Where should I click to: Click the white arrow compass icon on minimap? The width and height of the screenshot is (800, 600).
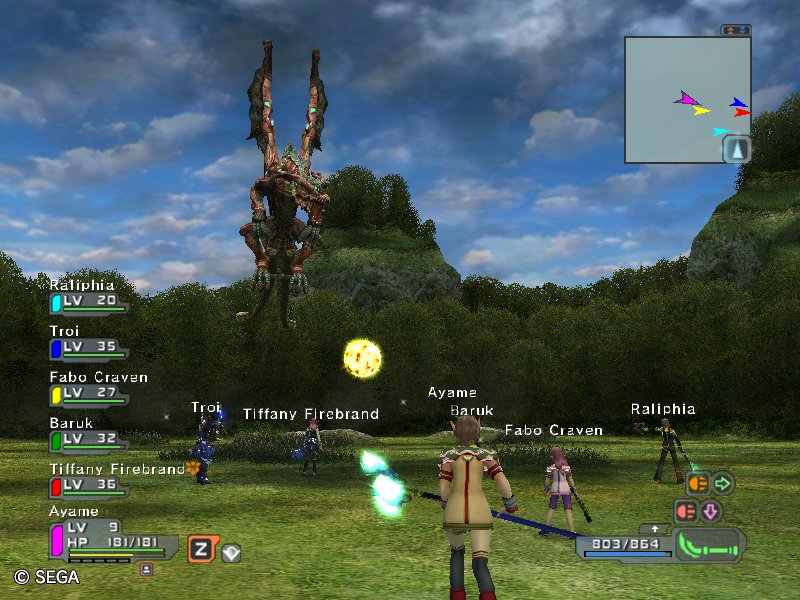point(736,150)
